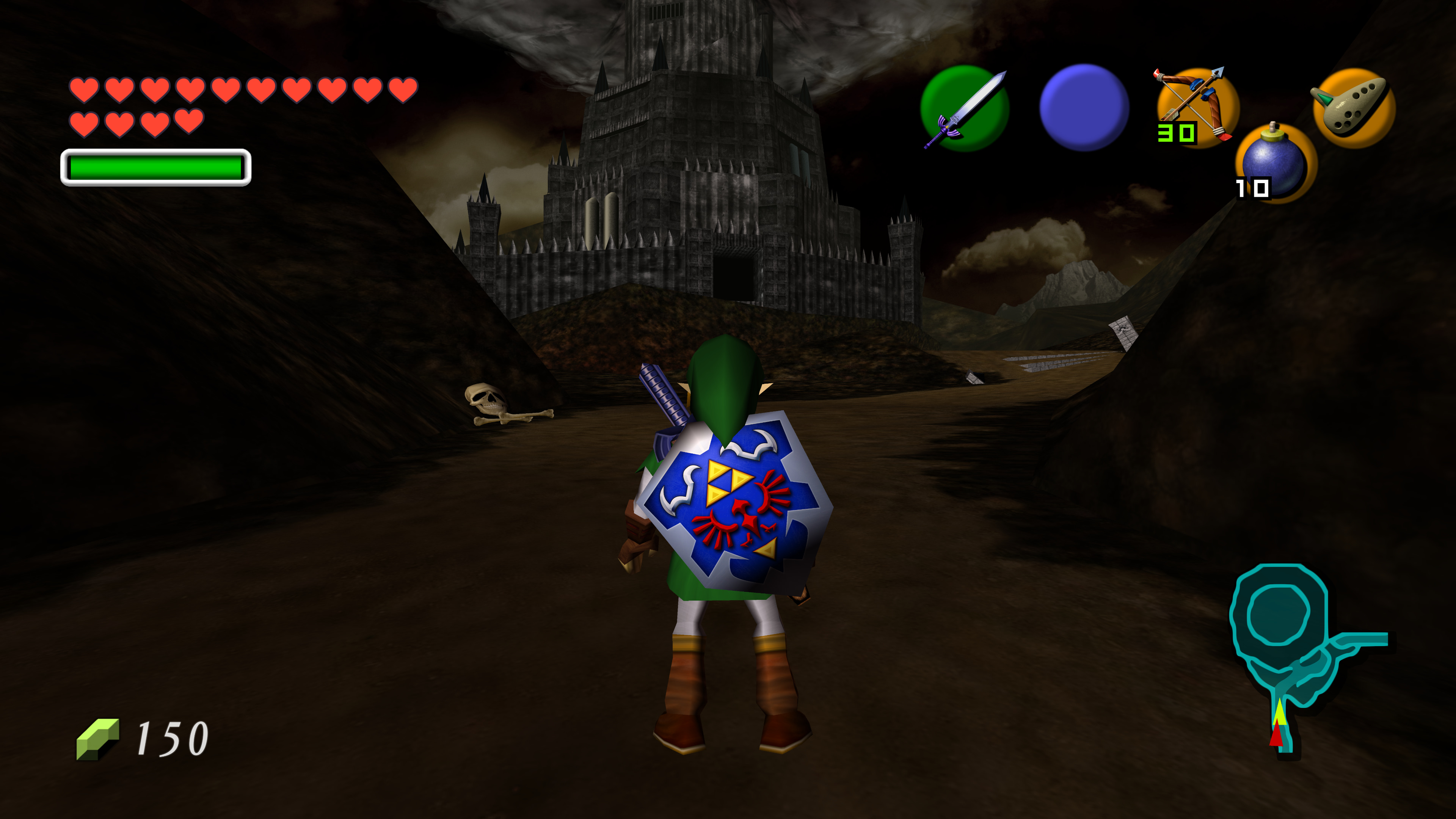Click the empty blue action button
The width and height of the screenshot is (1456, 819).
coord(1084,107)
